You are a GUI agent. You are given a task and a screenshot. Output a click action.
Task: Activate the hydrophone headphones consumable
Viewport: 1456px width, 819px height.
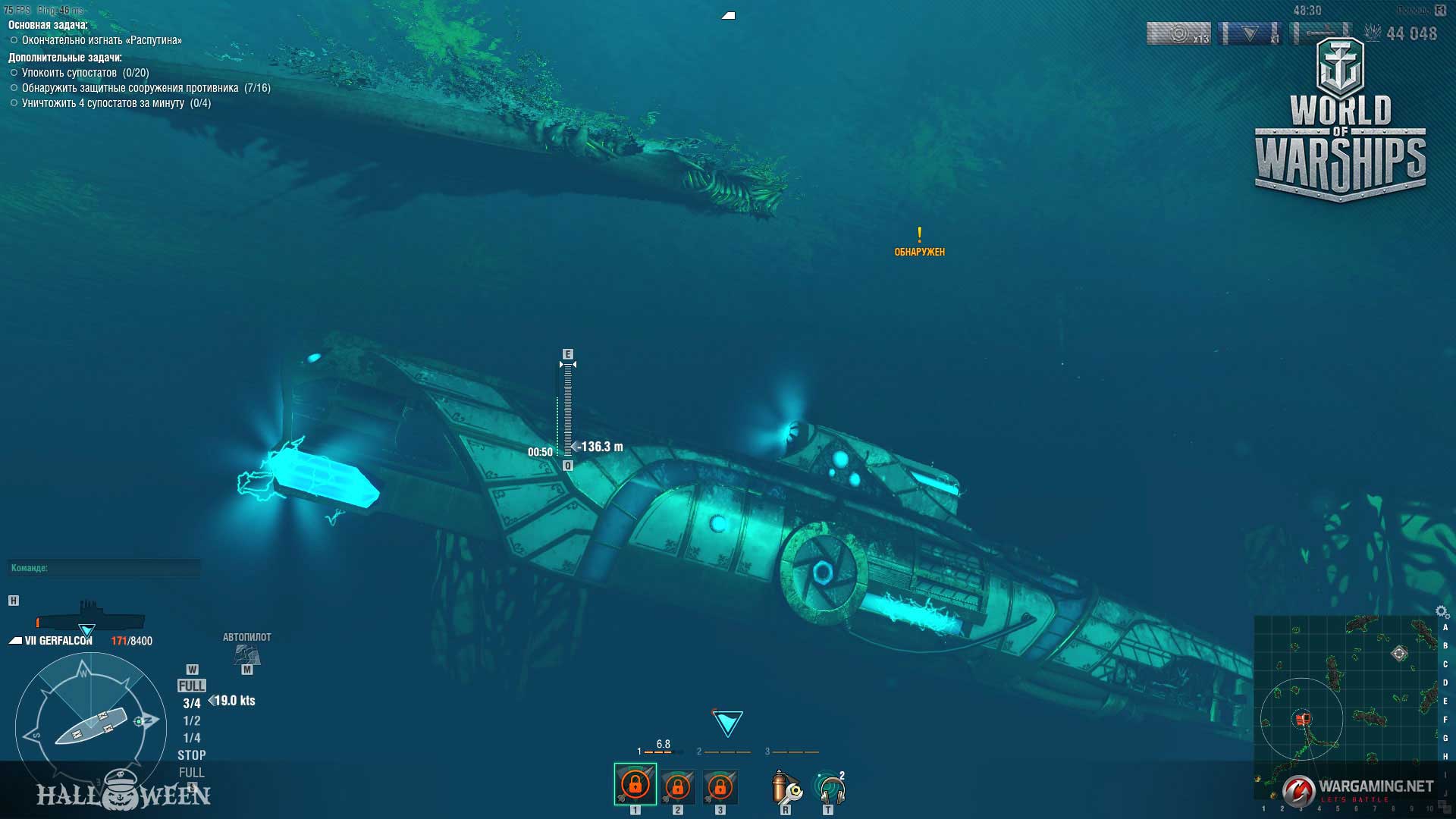pyautogui.click(x=830, y=789)
